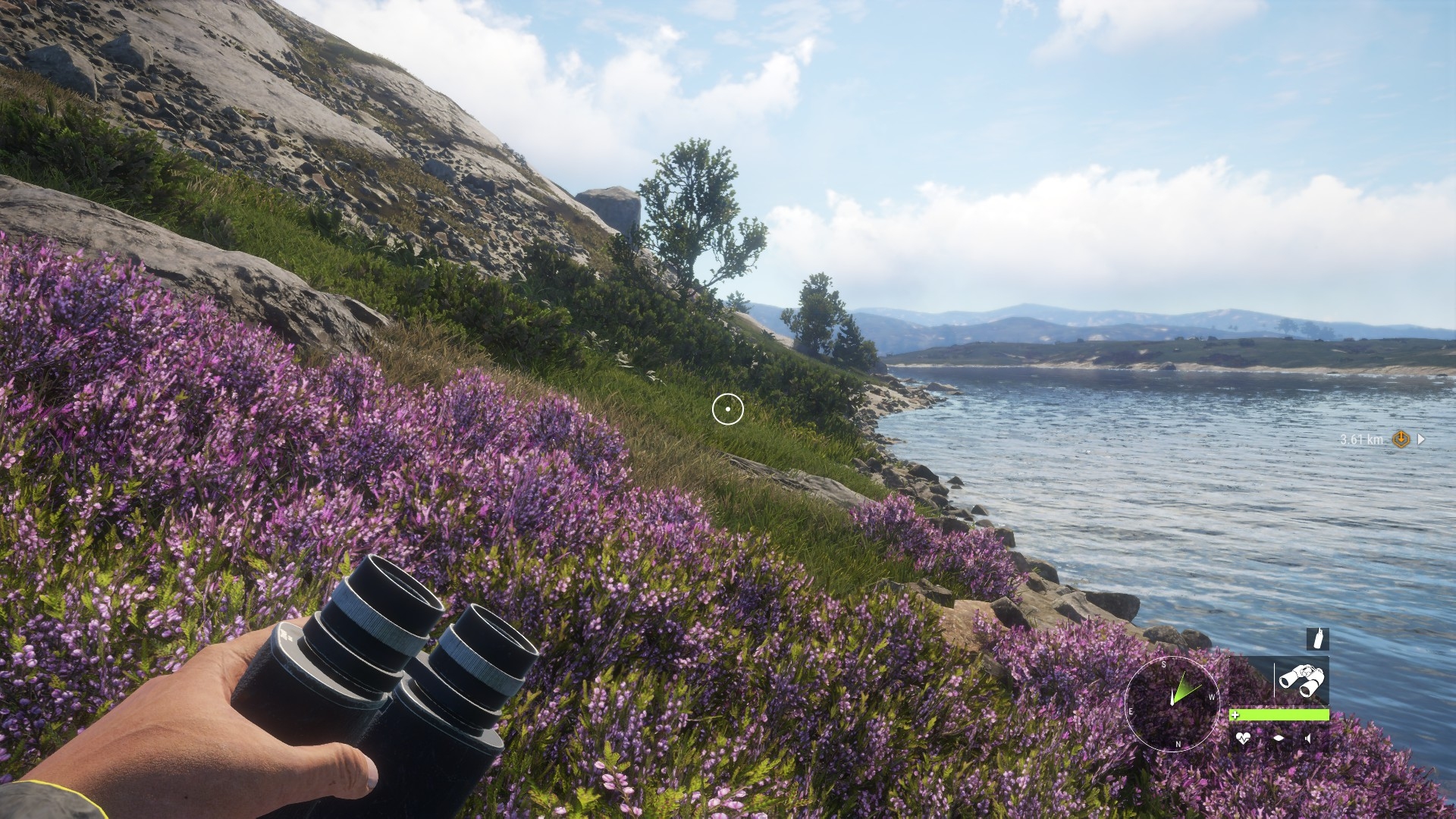
Task: Select the binoculars equipment slot
Action: pyautogui.click(x=1301, y=679)
